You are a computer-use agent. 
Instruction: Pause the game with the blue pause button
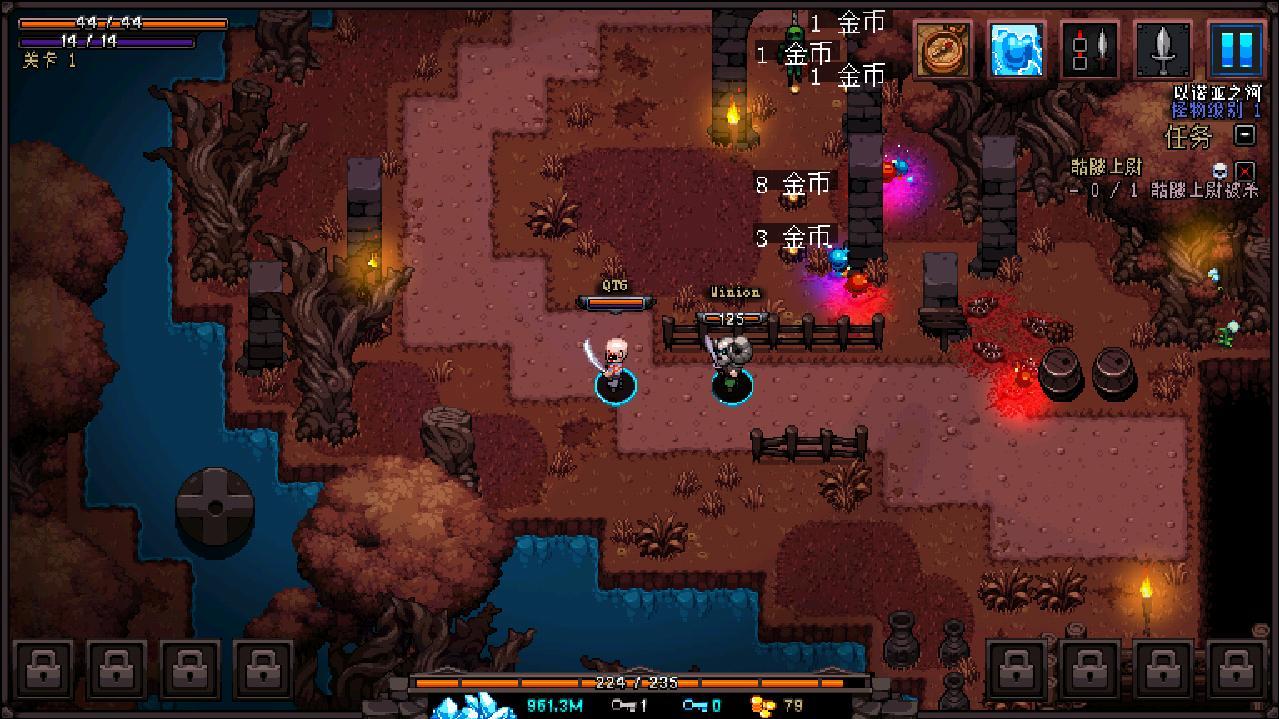1236,49
